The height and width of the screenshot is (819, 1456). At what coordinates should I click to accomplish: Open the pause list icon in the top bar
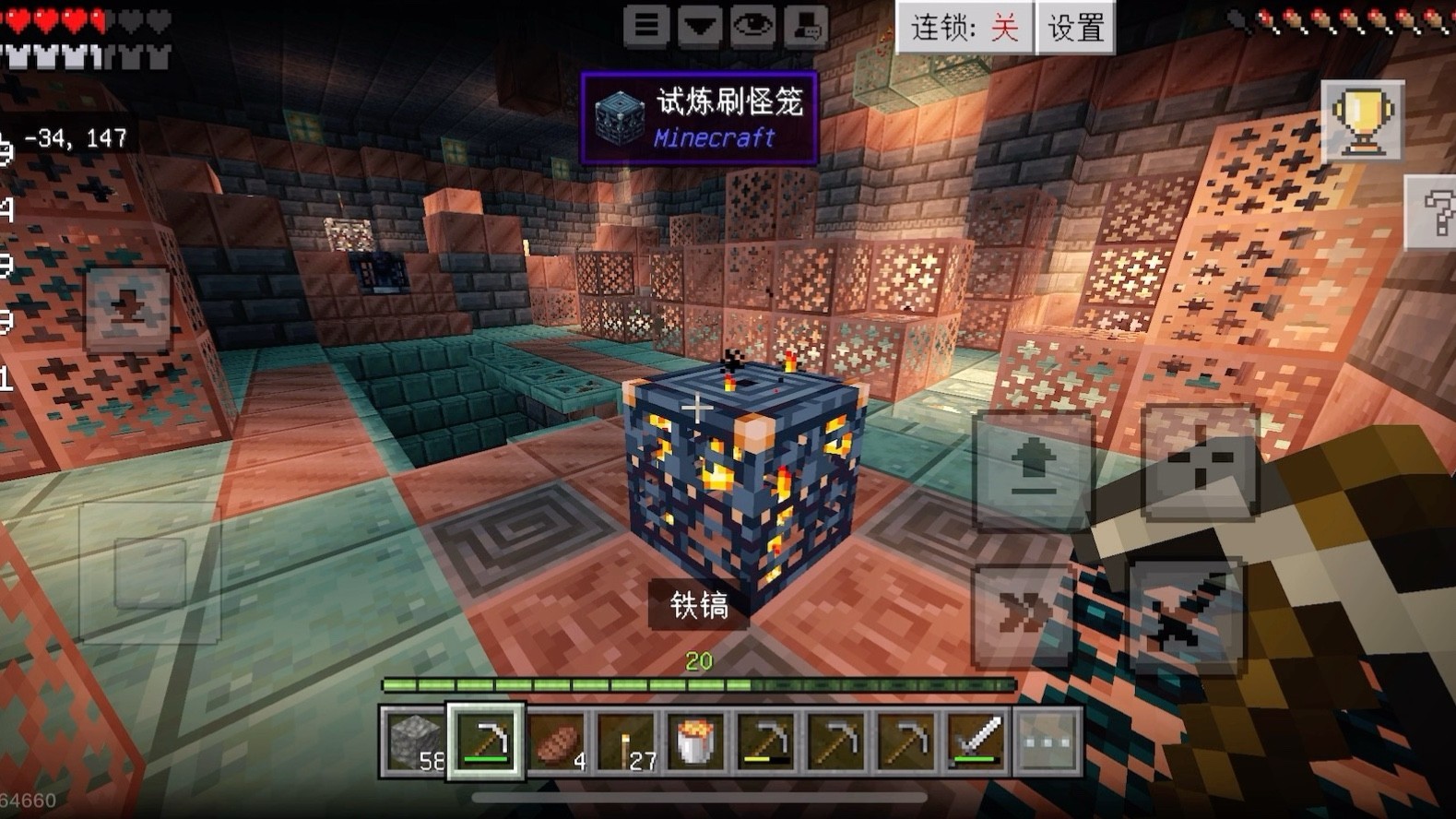pos(647,26)
